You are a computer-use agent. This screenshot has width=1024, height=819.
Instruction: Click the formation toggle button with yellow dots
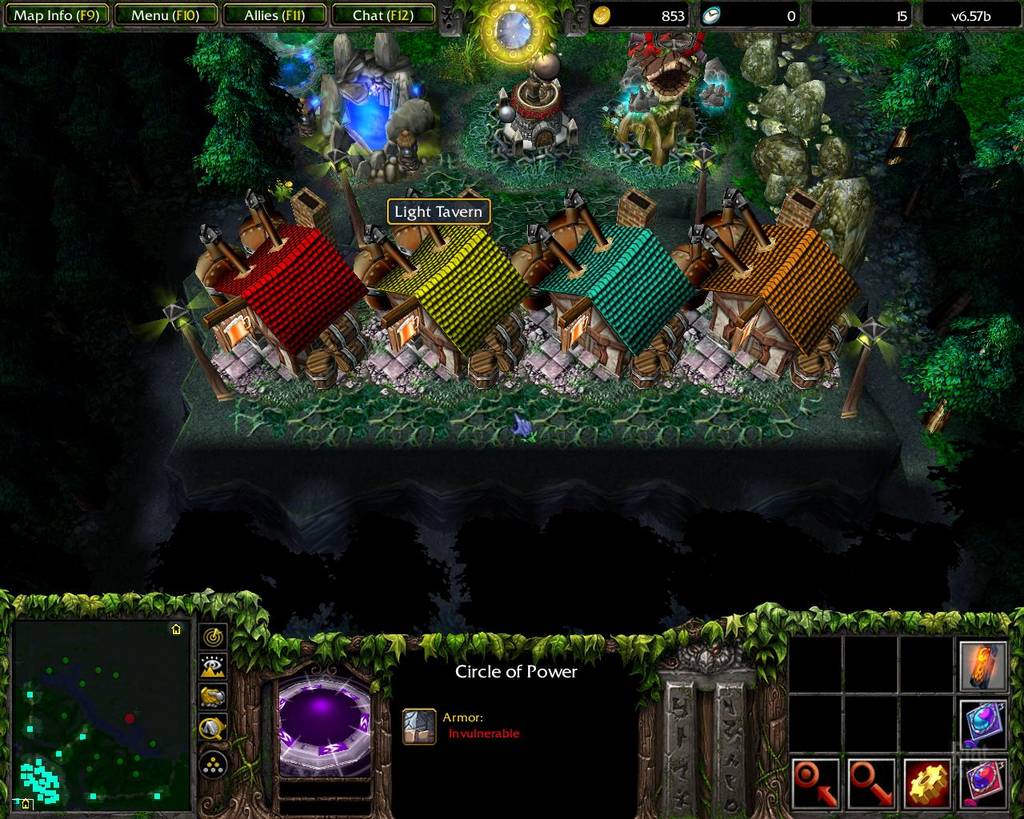coord(214,765)
